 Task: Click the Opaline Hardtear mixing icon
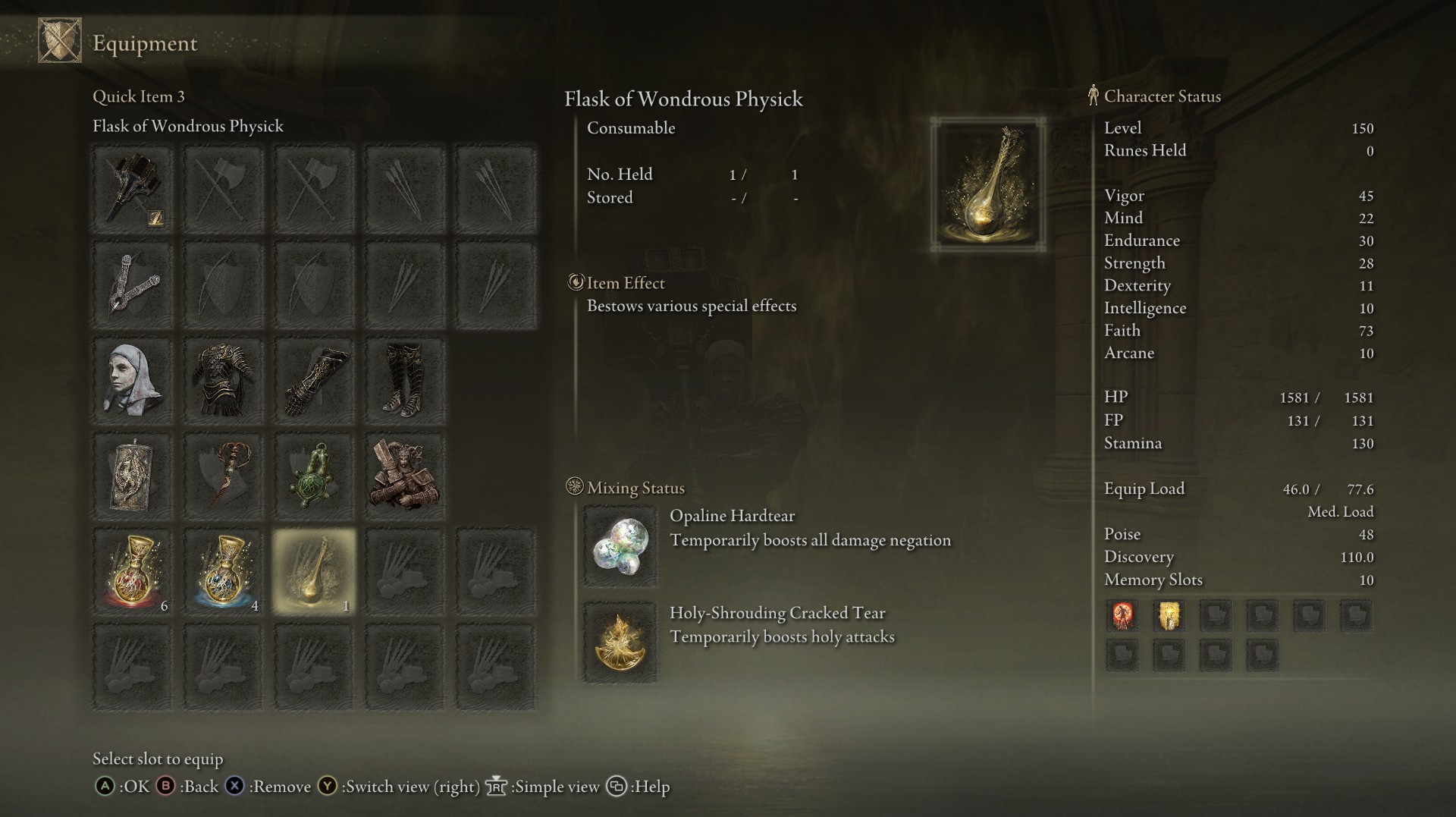point(620,546)
